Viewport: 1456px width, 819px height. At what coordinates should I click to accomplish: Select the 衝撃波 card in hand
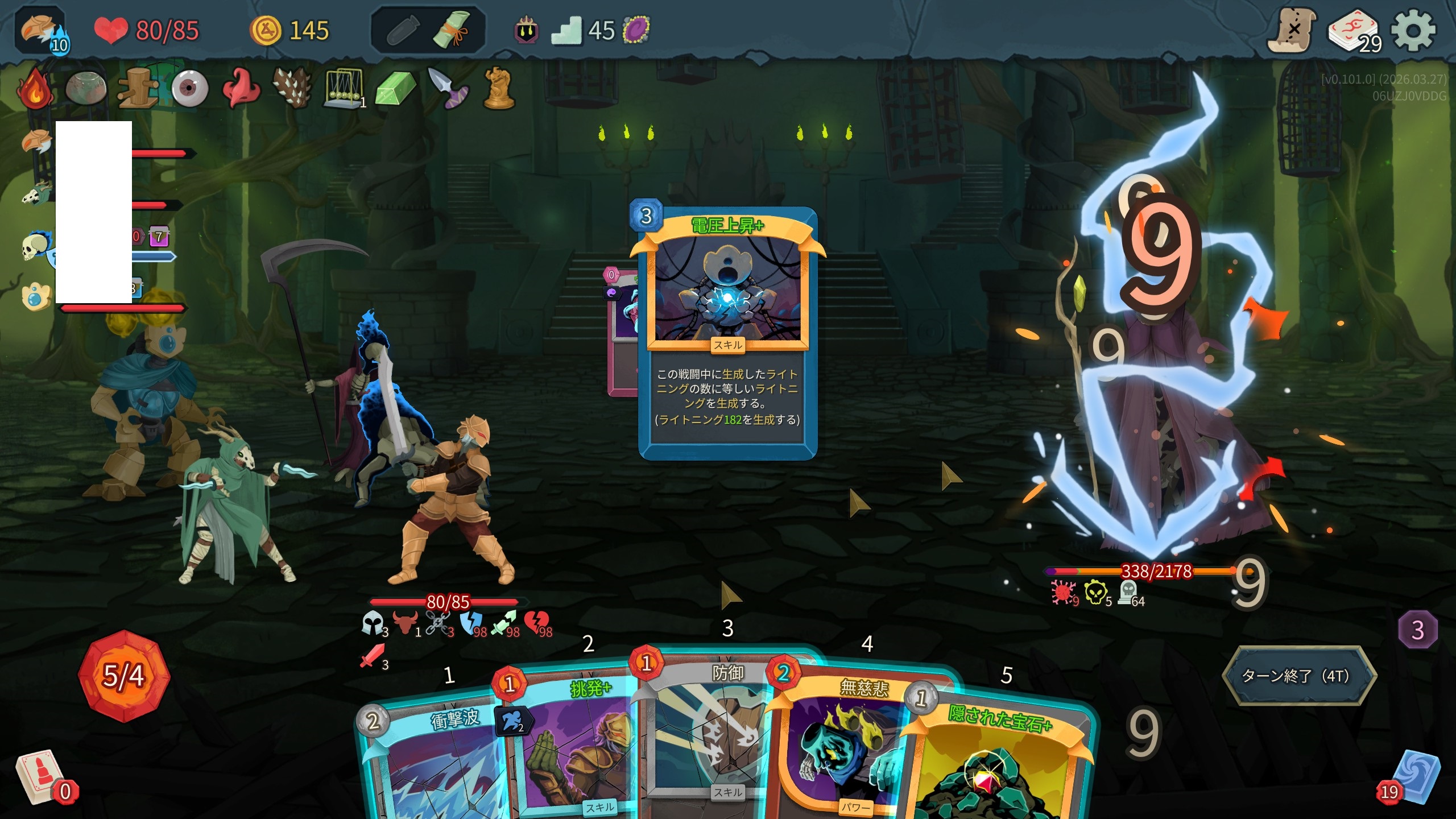tap(432, 762)
